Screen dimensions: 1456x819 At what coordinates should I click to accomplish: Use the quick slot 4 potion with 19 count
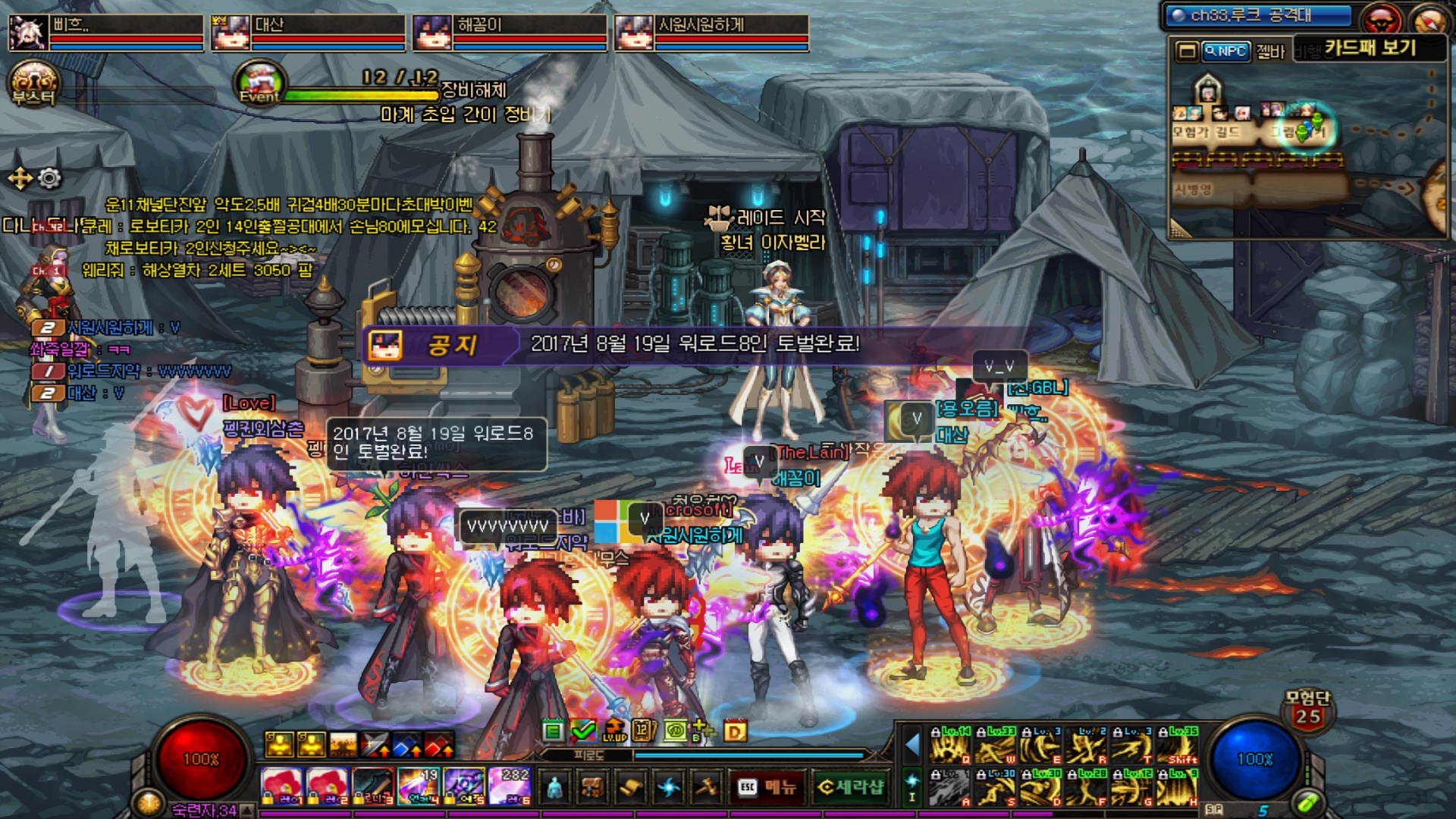pos(419,786)
